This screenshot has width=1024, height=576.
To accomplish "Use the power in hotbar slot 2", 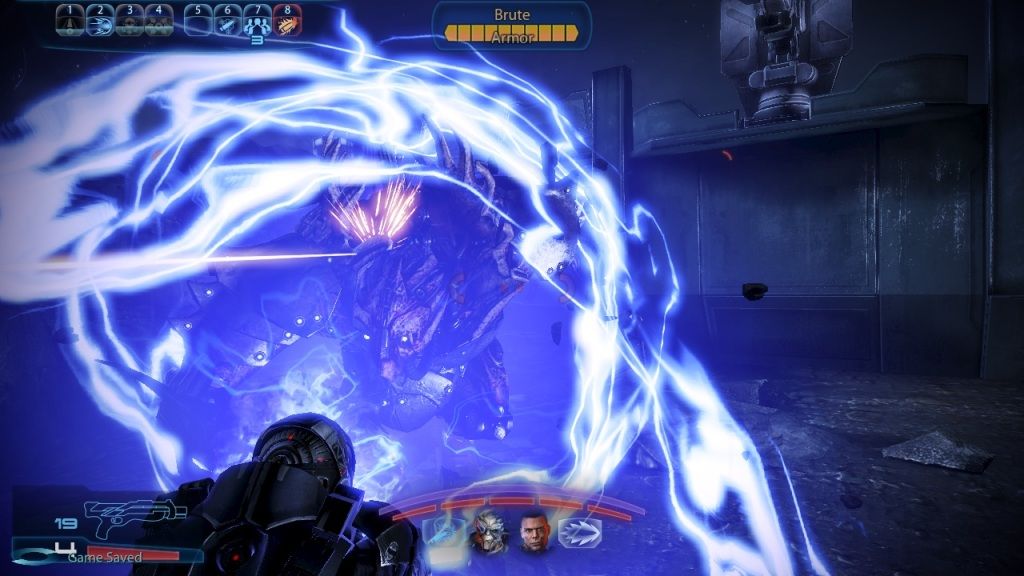I will coord(100,21).
